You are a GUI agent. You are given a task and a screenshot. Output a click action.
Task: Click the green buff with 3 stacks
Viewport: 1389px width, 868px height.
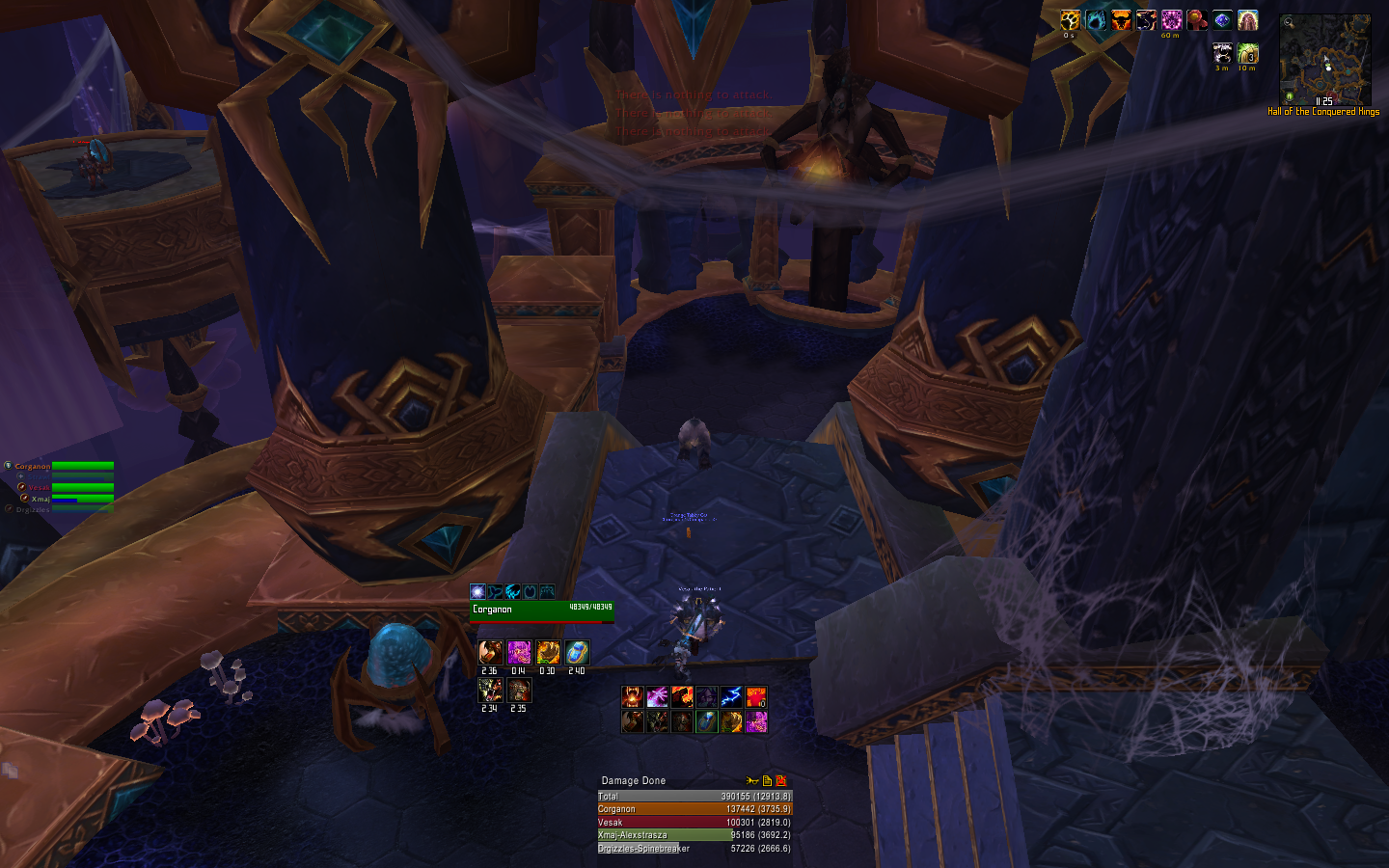[x=1247, y=53]
